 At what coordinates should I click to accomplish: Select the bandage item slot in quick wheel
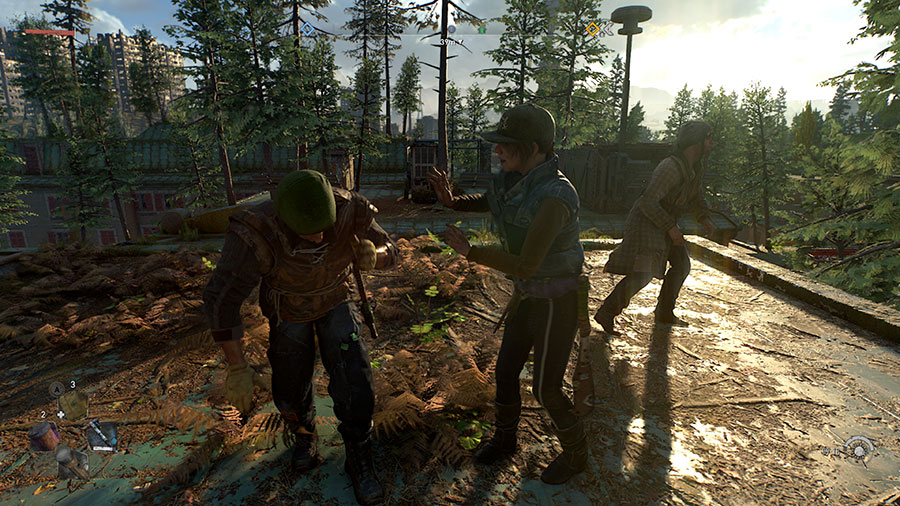pyautogui.click(x=73, y=405)
